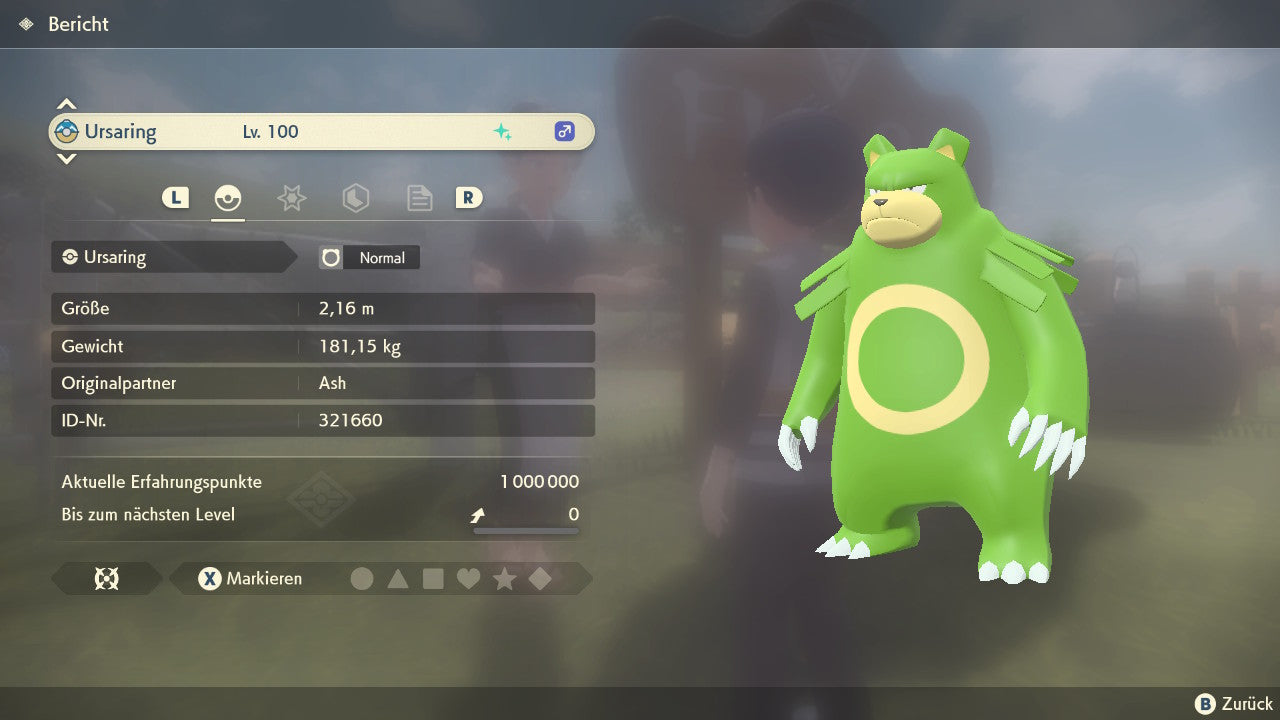1280x720 pixels.
Task: Go to next Pokémon with down chevron
Action: [x=66, y=158]
